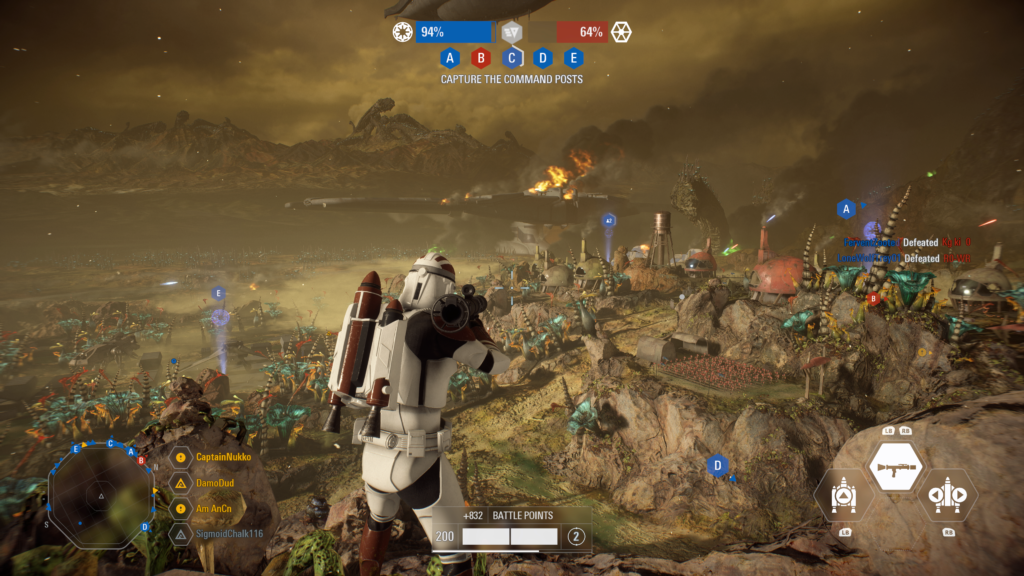This screenshot has height=576, width=1024.
Task: Click the grey hexagon between the team bars
Action: (x=511, y=32)
